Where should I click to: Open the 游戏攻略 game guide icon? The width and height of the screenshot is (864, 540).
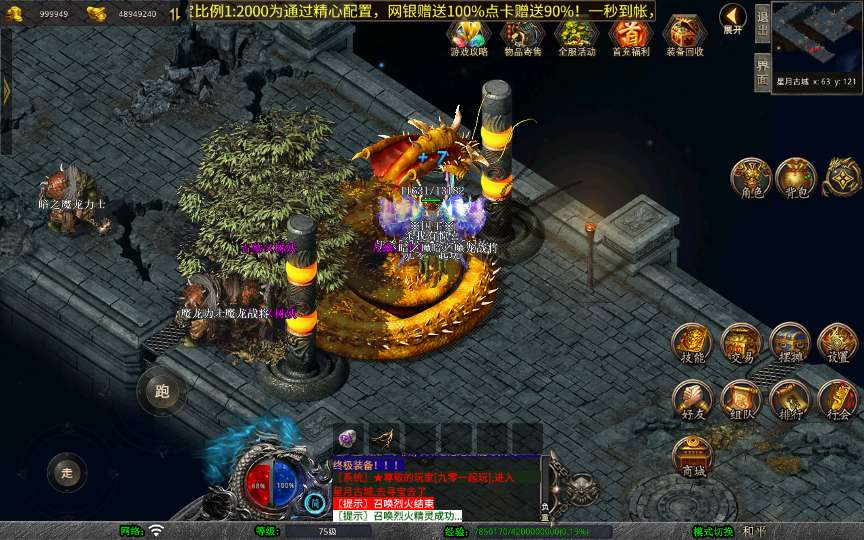point(468,36)
